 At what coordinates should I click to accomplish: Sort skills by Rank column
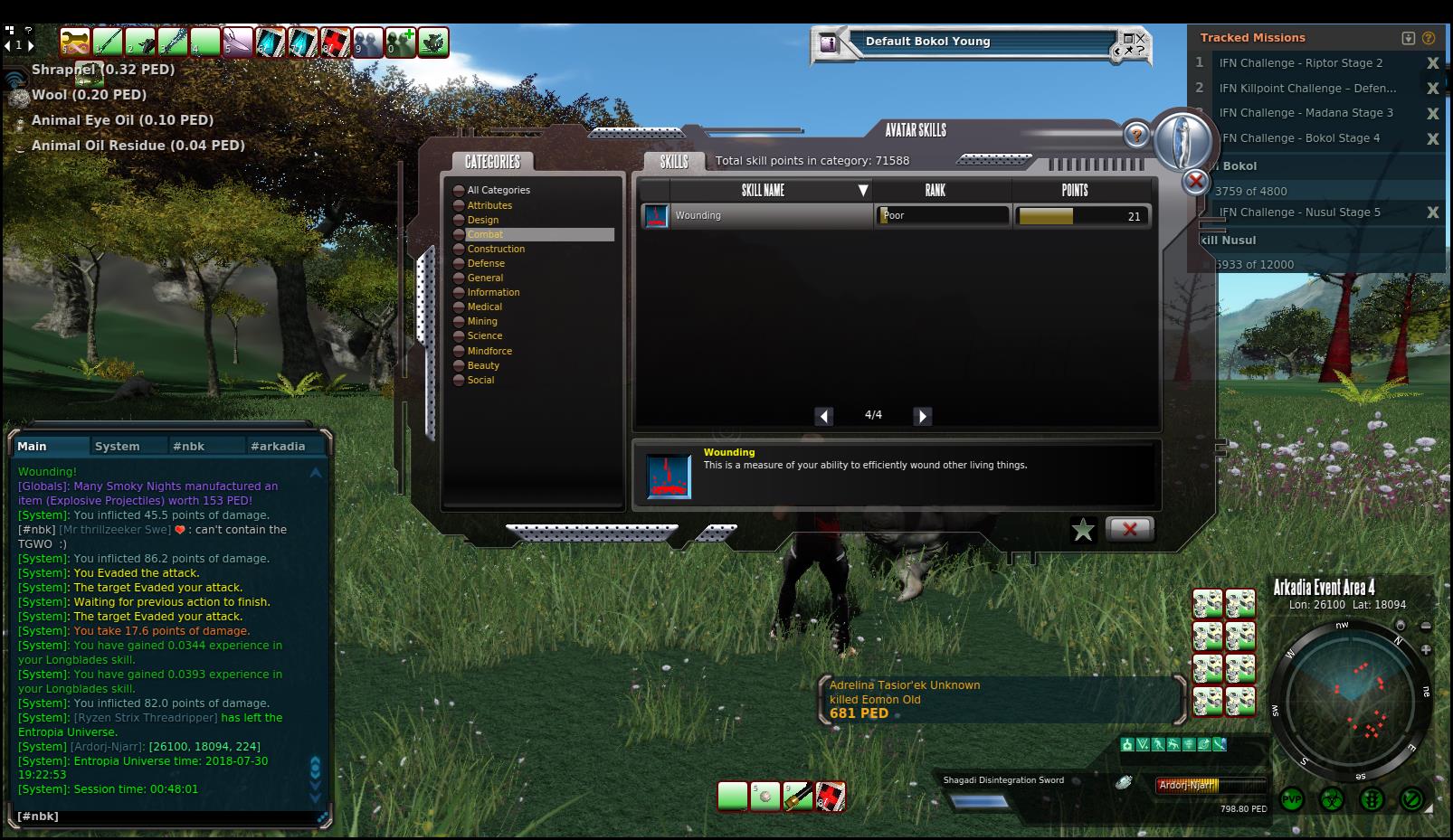coord(935,191)
